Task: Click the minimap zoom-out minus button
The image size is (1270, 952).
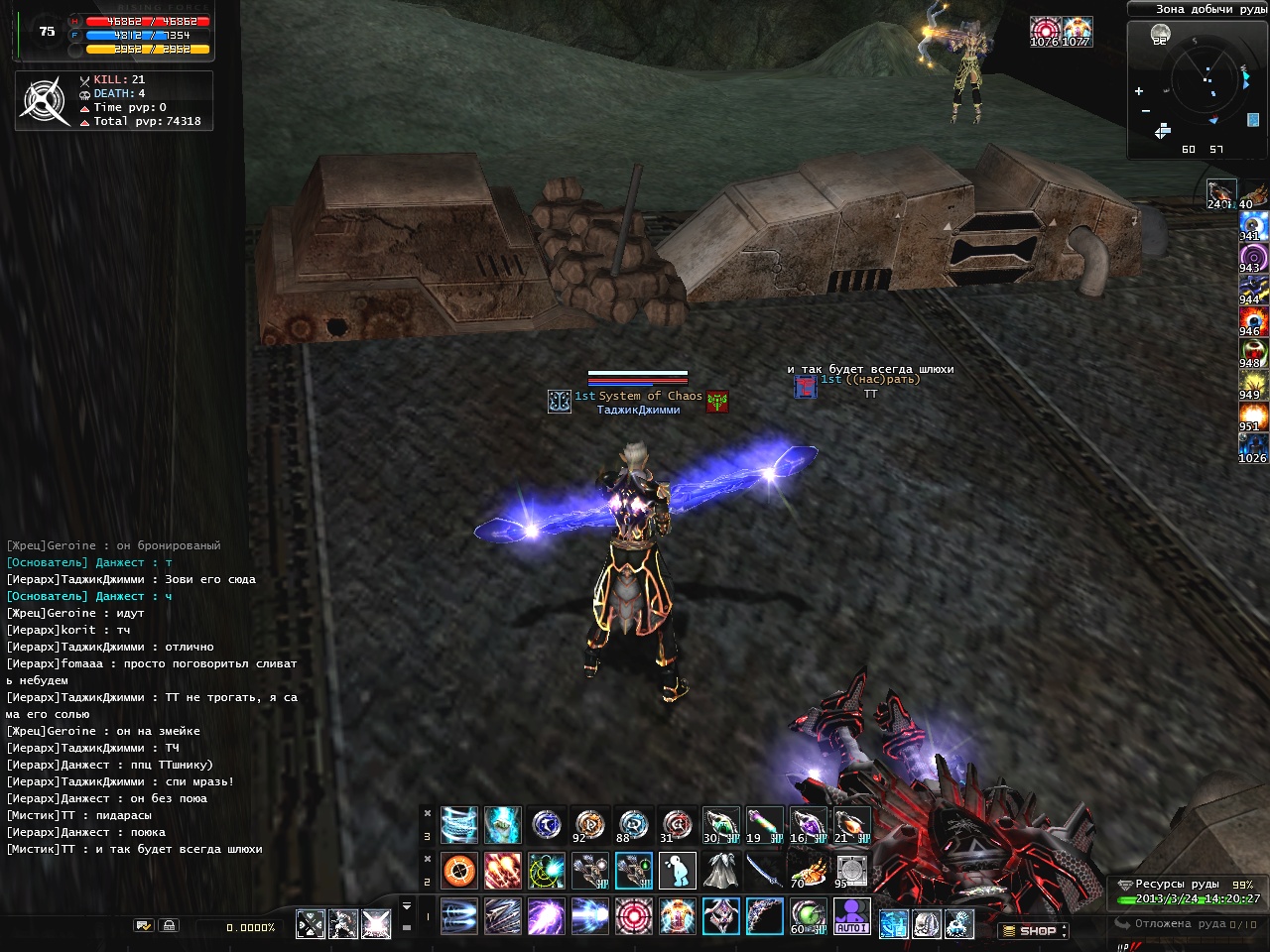Action: (x=1146, y=110)
